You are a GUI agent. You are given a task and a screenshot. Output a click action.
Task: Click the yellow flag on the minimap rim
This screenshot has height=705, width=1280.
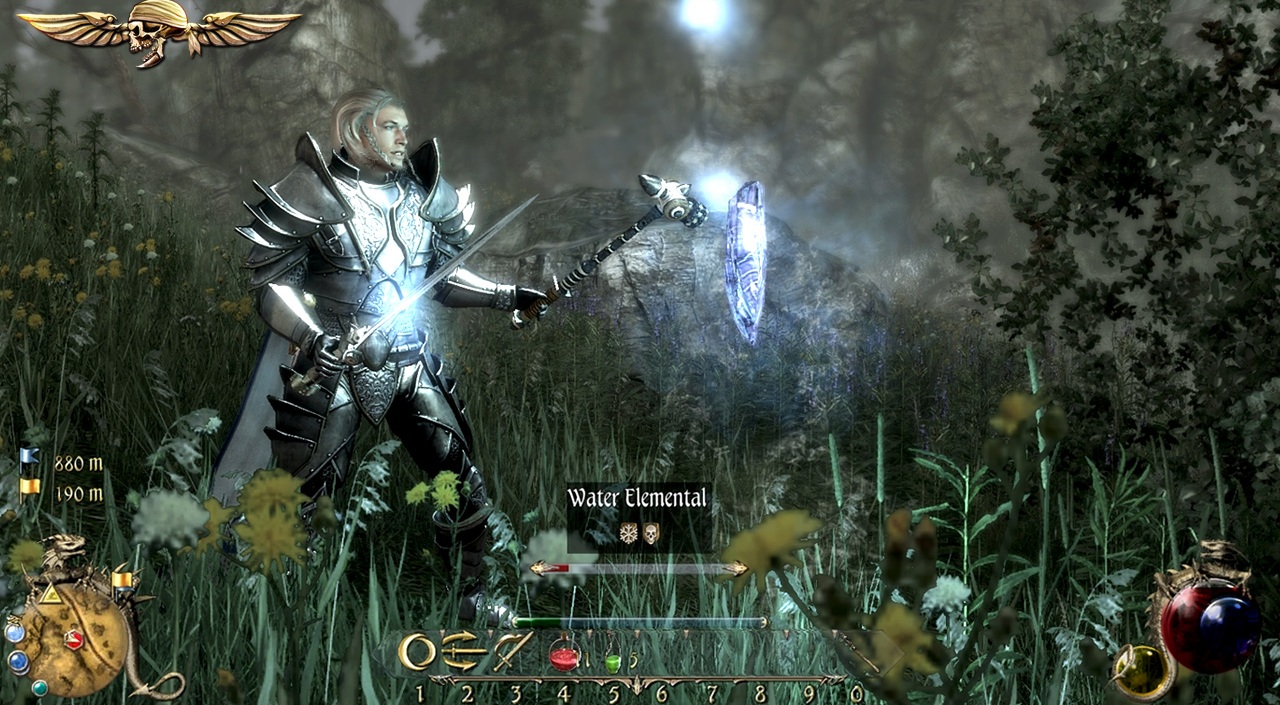coord(122,579)
